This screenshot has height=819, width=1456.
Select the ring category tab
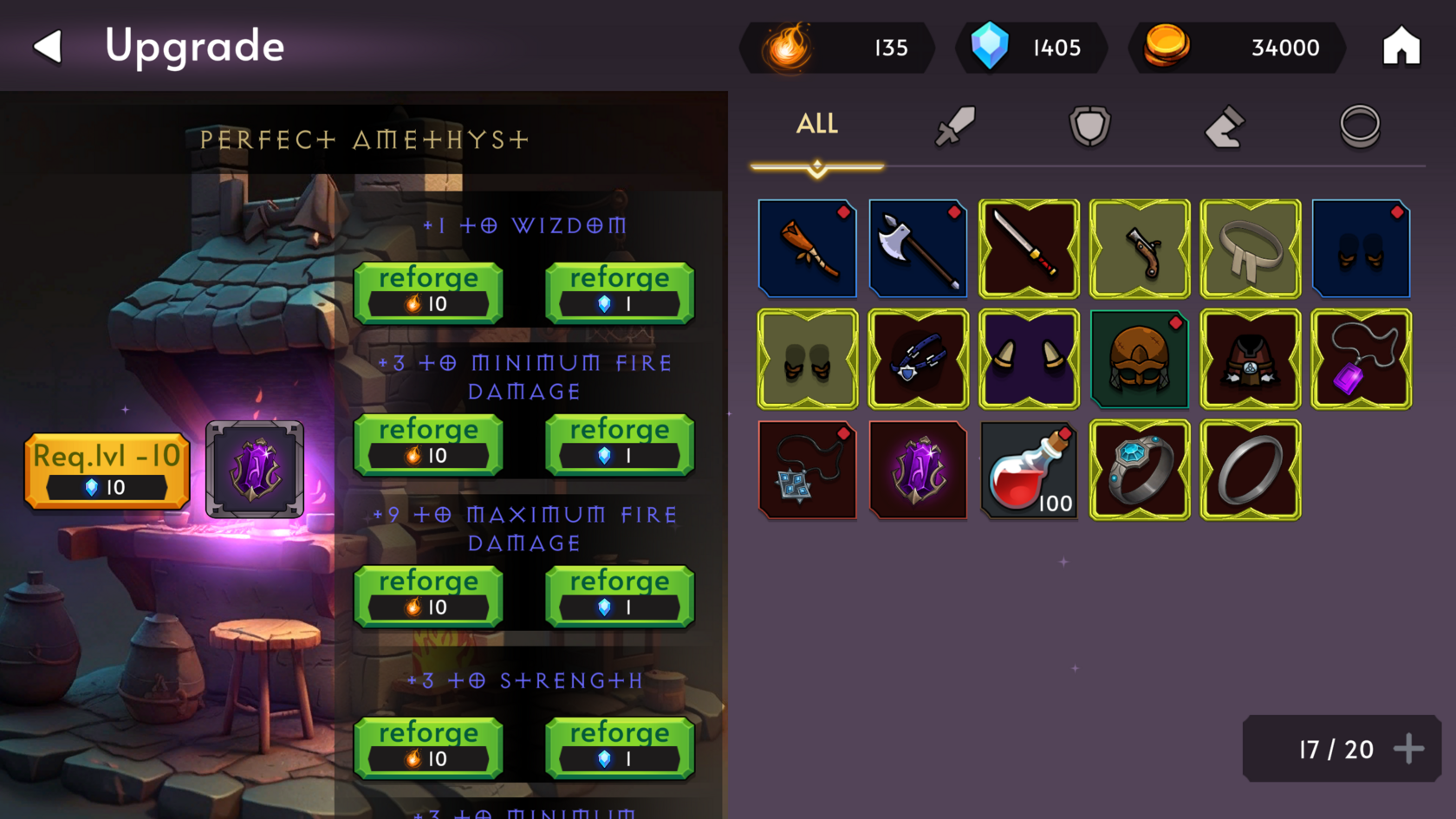(1359, 127)
